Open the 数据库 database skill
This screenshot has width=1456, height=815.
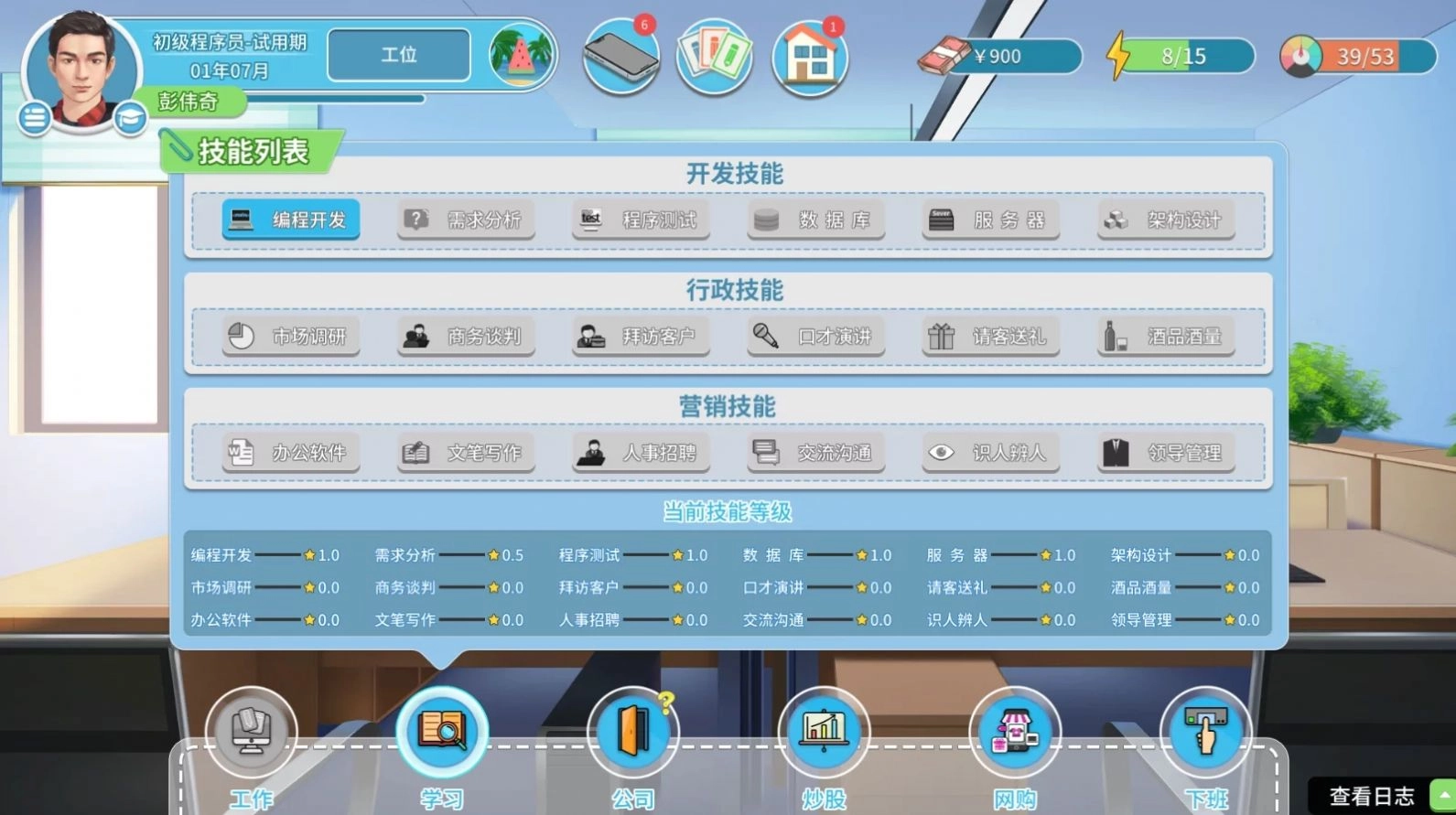click(814, 220)
